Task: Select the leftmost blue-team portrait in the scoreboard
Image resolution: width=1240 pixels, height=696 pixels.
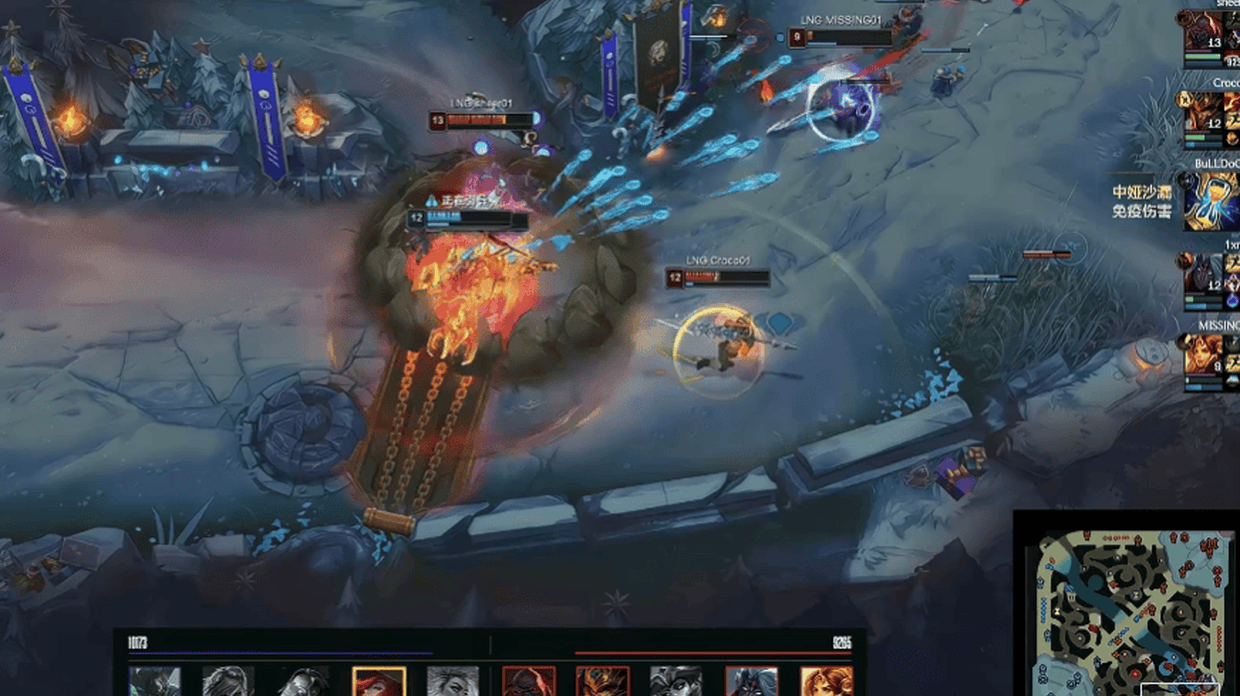Action: [155, 682]
